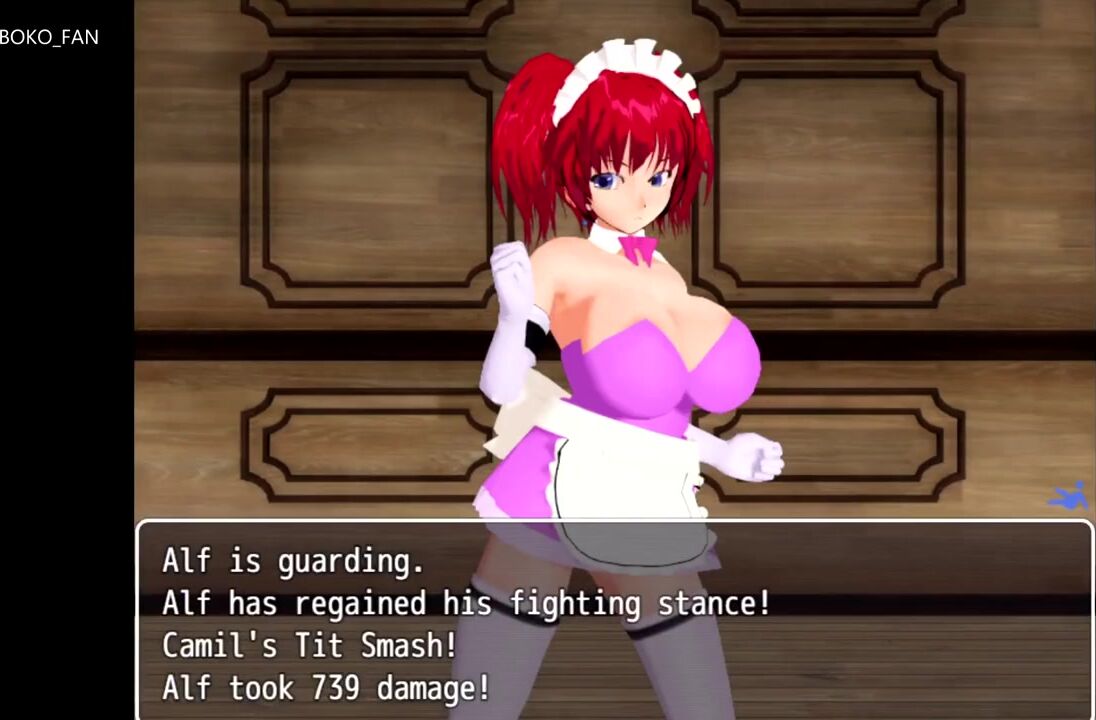Click the blue fallen-figure status icon
This screenshot has width=1096, height=720.
tap(1067, 496)
